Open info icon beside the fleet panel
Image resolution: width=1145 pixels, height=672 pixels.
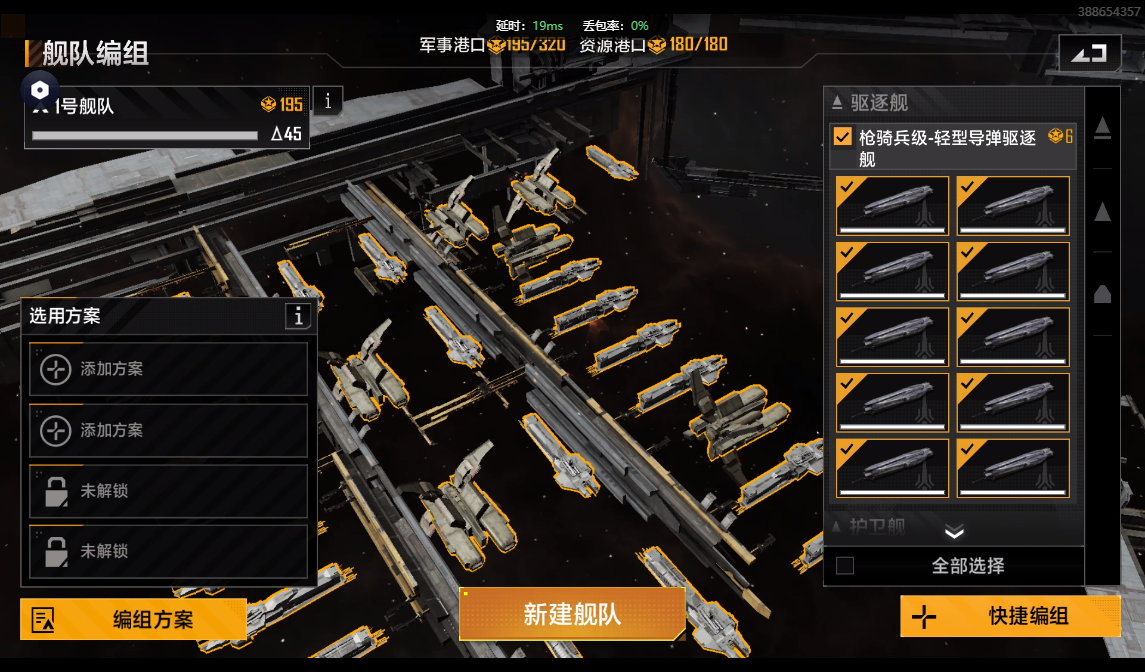click(x=328, y=100)
